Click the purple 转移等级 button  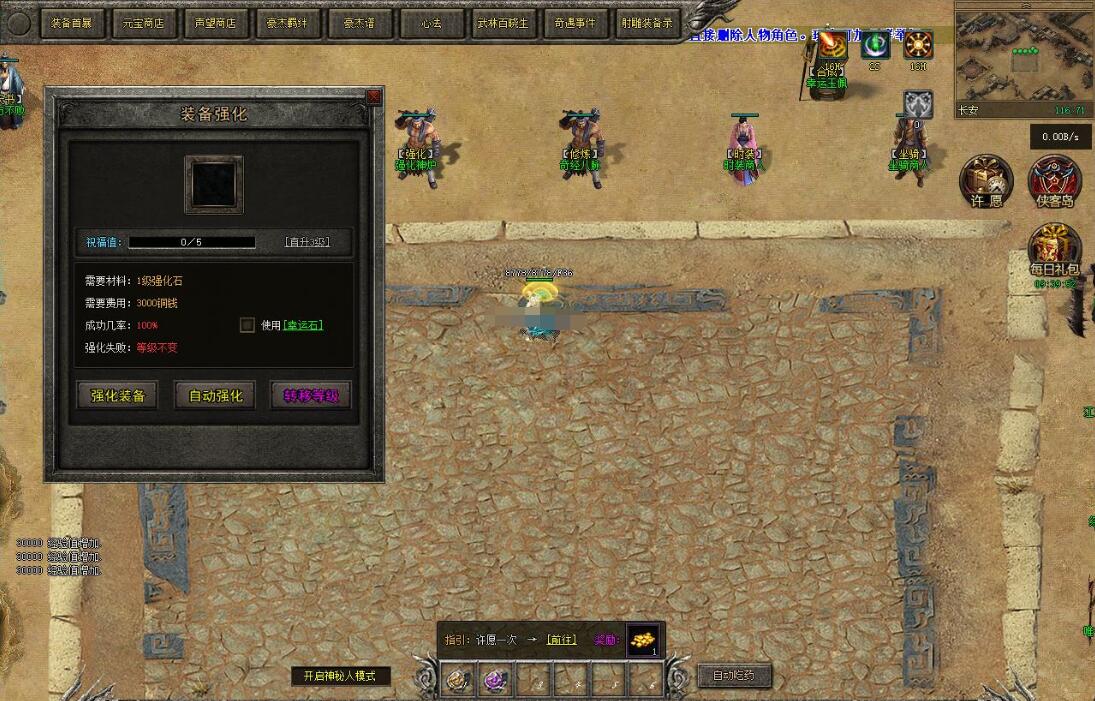click(311, 396)
